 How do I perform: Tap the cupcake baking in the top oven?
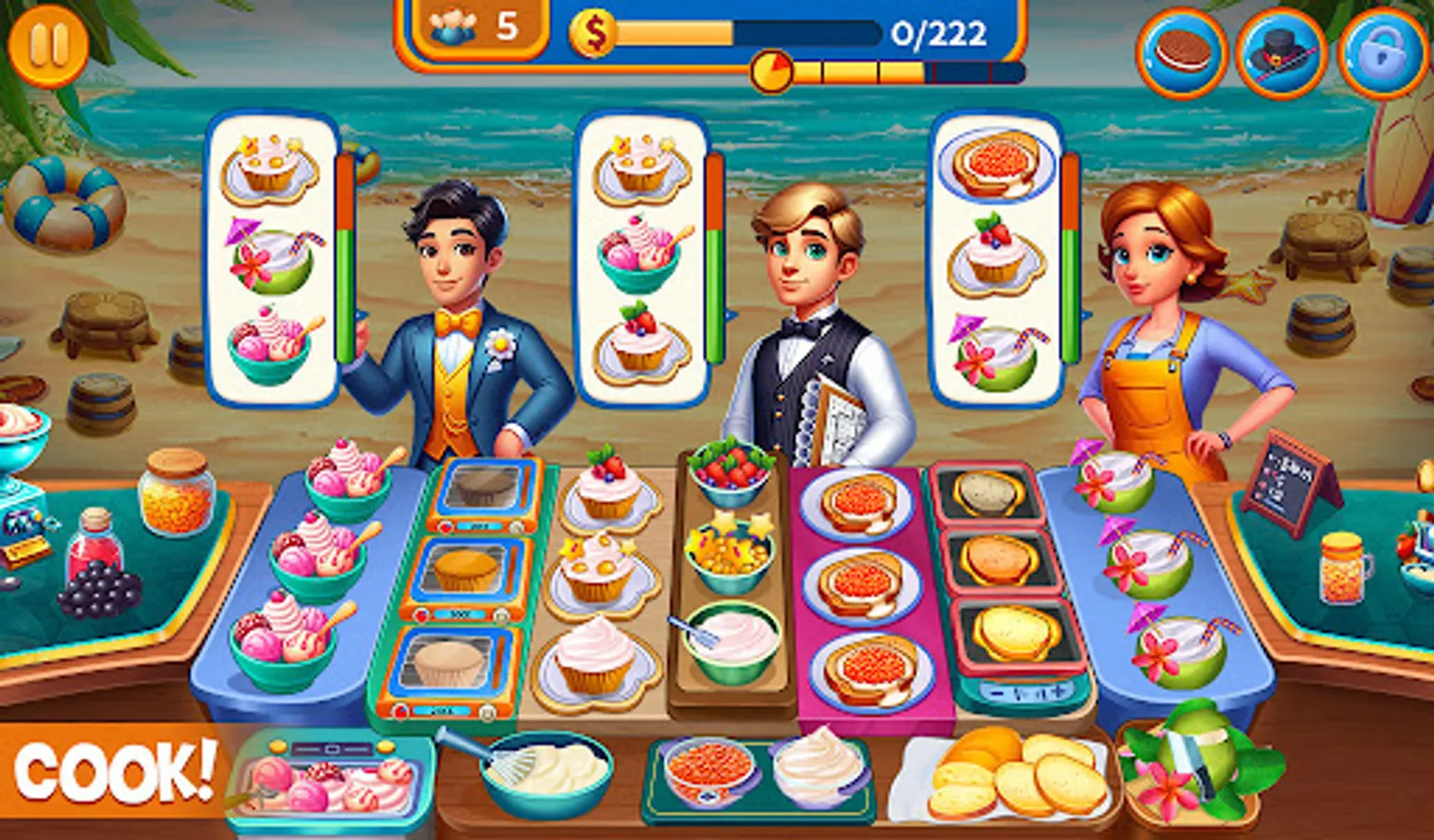pyautogui.click(x=481, y=487)
